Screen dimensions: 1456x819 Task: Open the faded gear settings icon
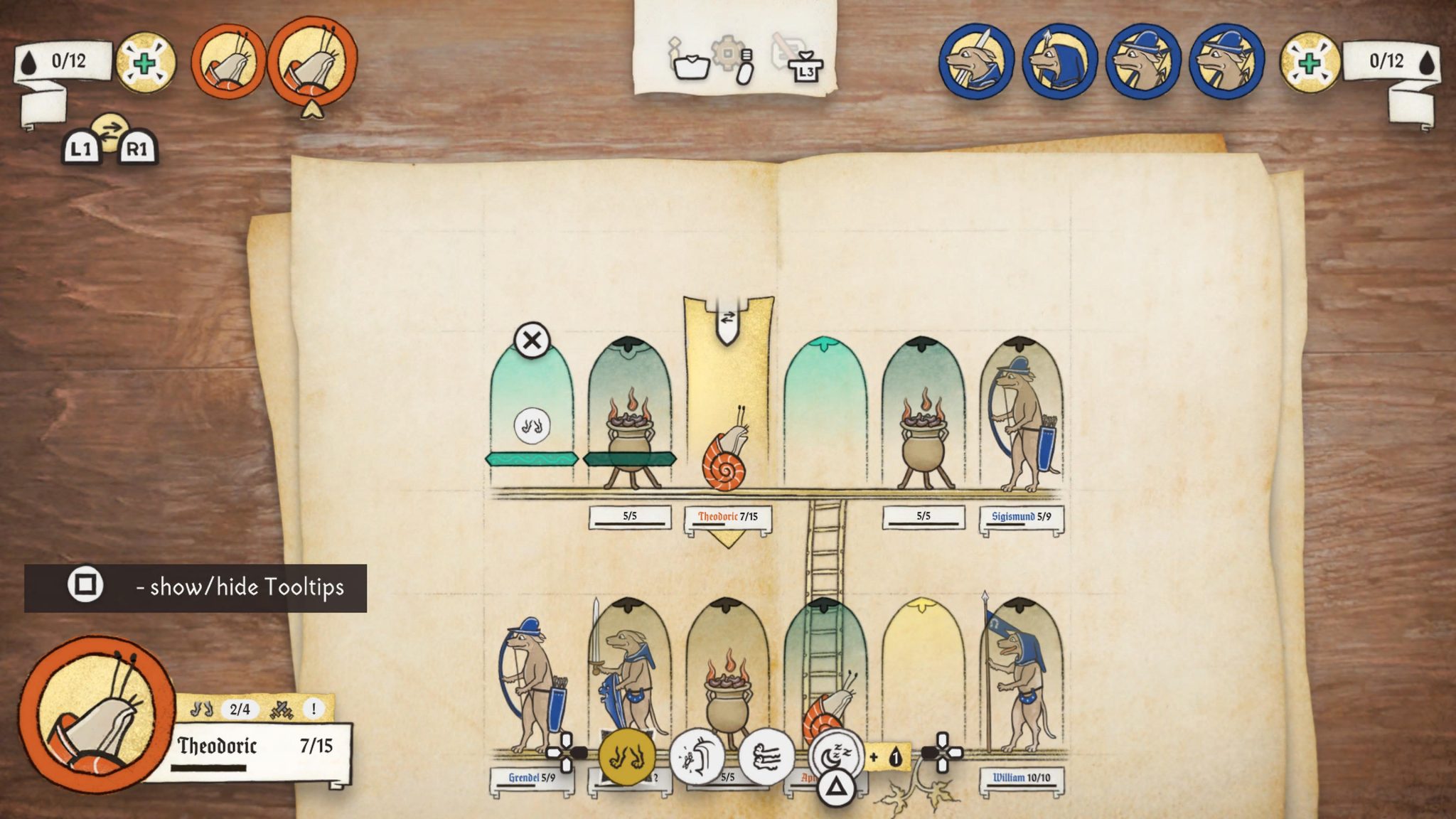point(727,53)
